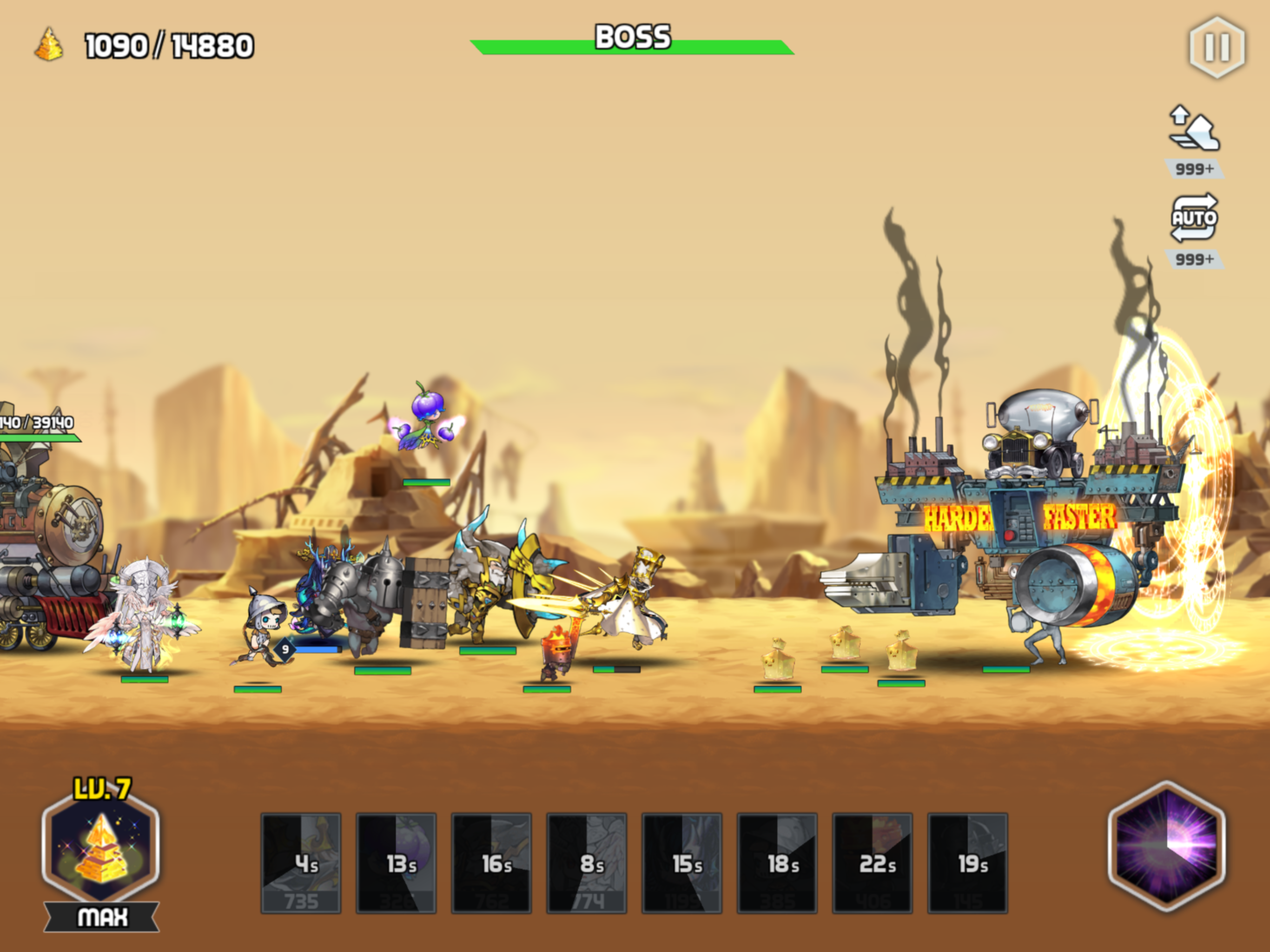Image resolution: width=1270 pixels, height=952 pixels.
Task: Deploy the unit with 16s cooldown
Action: pos(491,862)
